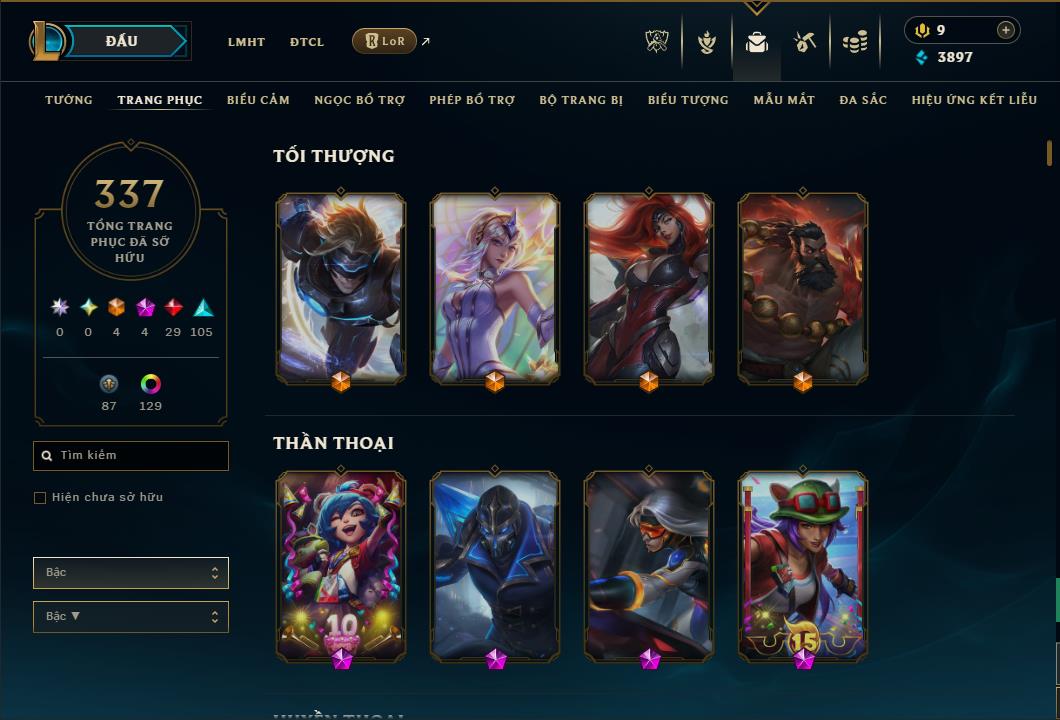Go to the PHÉP BỔ TRỢ tab
Screen dimensions: 1060x720
472,100
